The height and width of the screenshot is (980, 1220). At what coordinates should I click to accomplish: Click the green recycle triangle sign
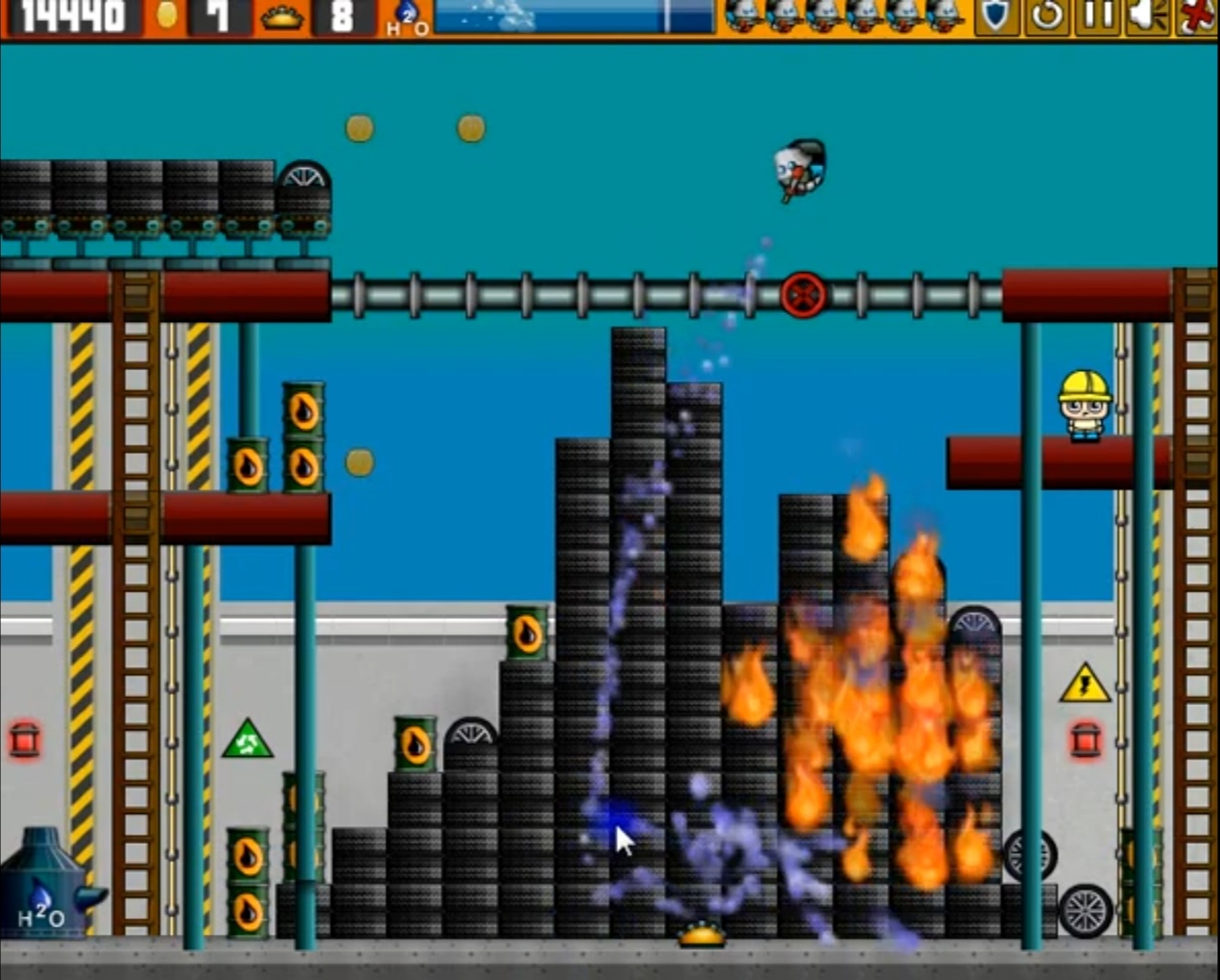pos(248,739)
